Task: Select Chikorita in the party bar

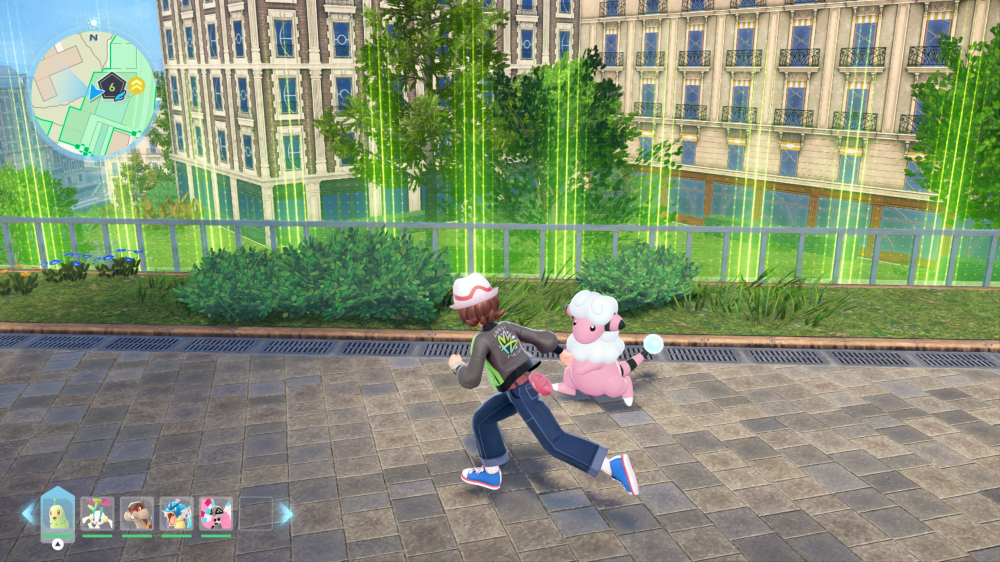Action: [x=58, y=514]
